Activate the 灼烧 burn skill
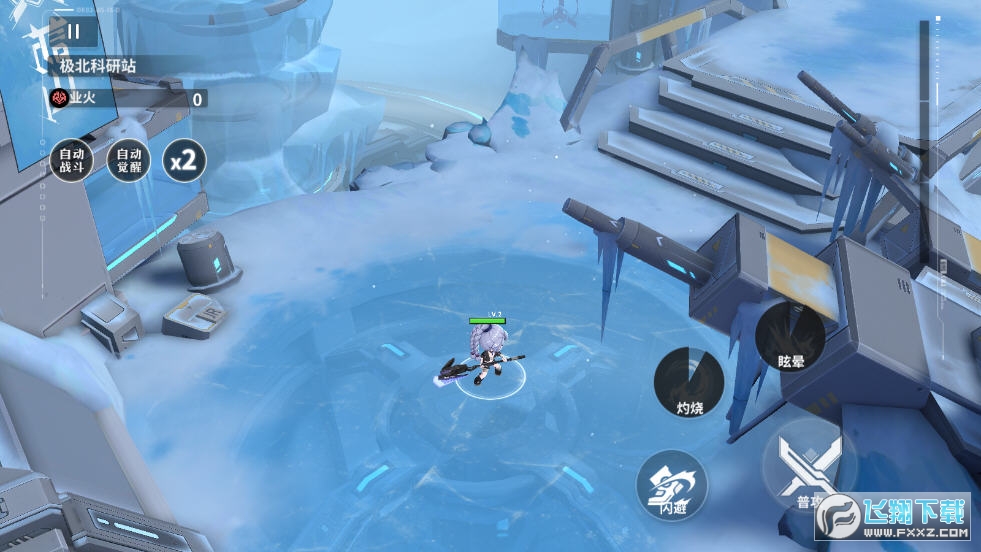The image size is (981, 552). pyautogui.click(x=689, y=382)
